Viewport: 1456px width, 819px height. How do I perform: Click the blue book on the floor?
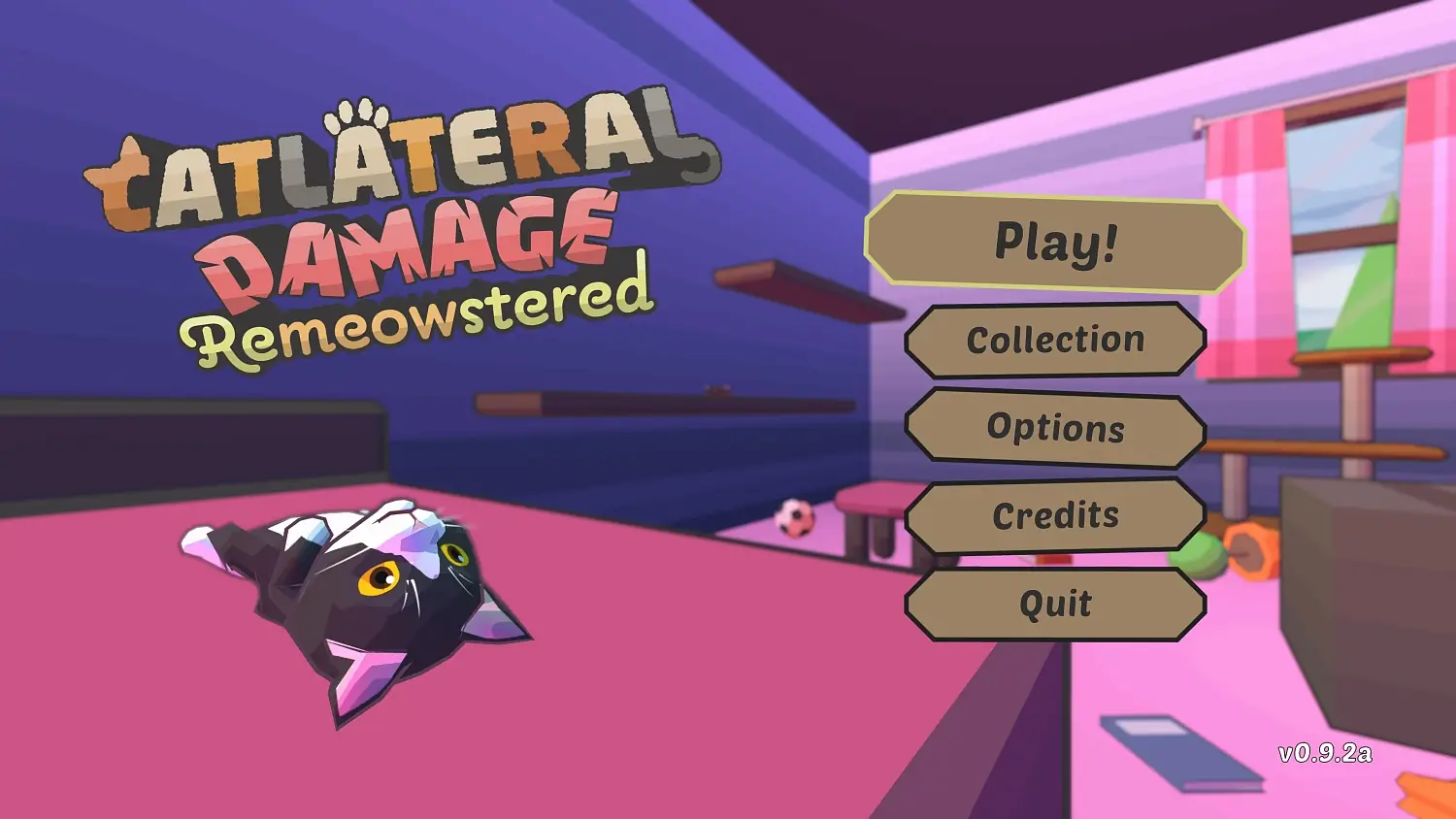[x=1179, y=752]
